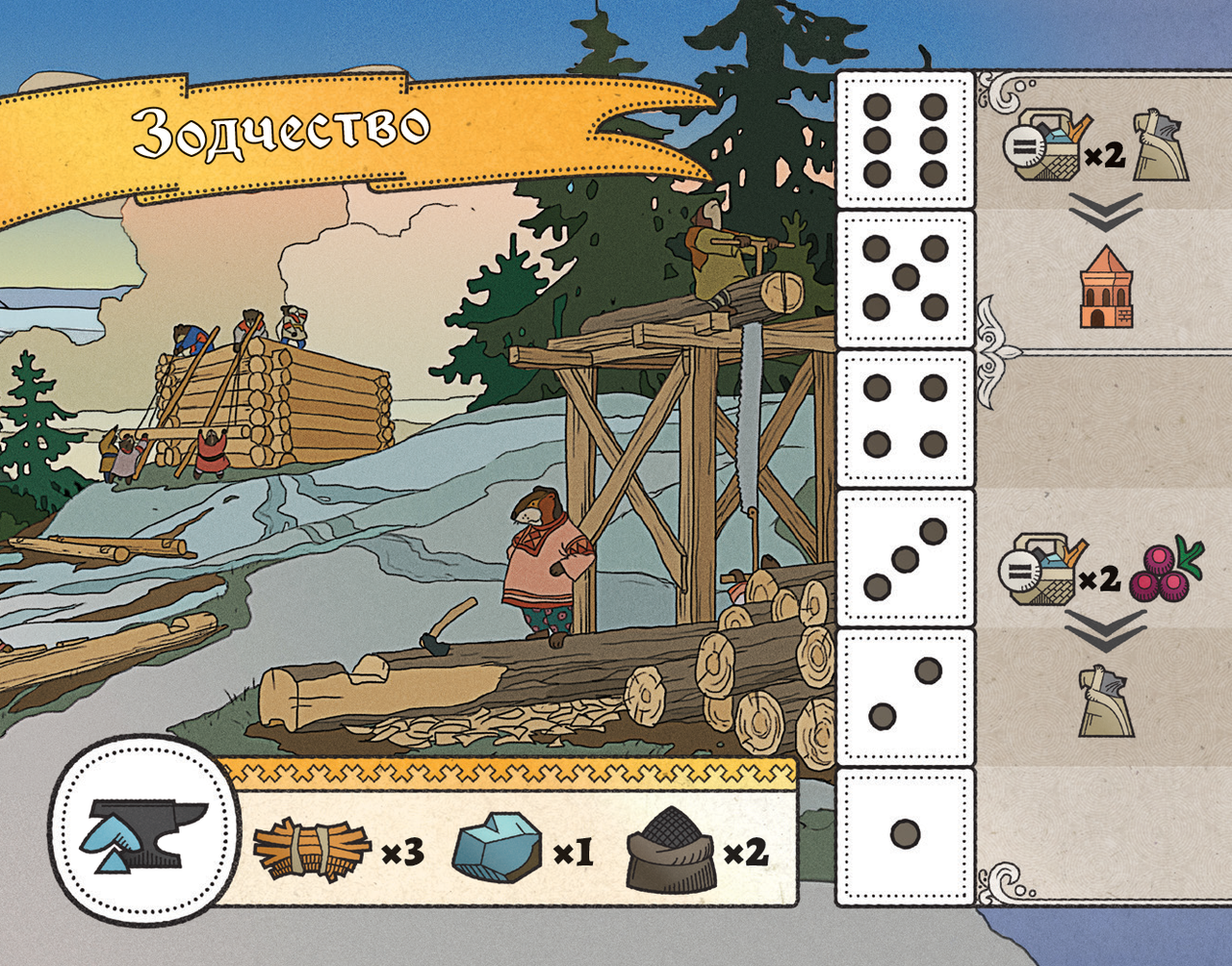Choose the two-pip die face
Image resolution: width=1232 pixels, height=966 pixels.
905,697
